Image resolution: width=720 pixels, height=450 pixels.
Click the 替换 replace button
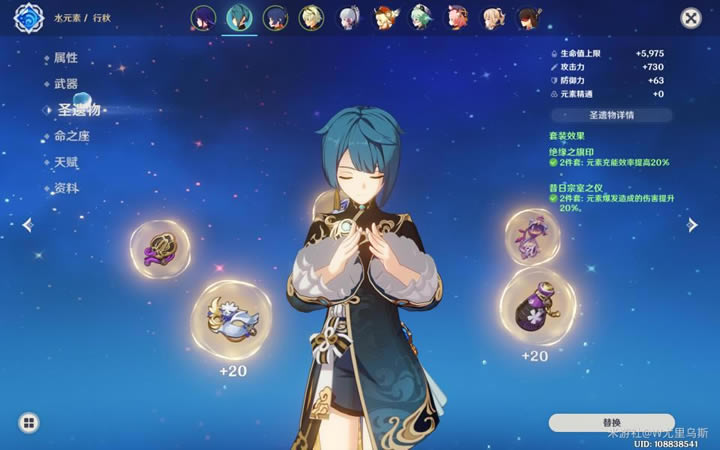pos(611,423)
